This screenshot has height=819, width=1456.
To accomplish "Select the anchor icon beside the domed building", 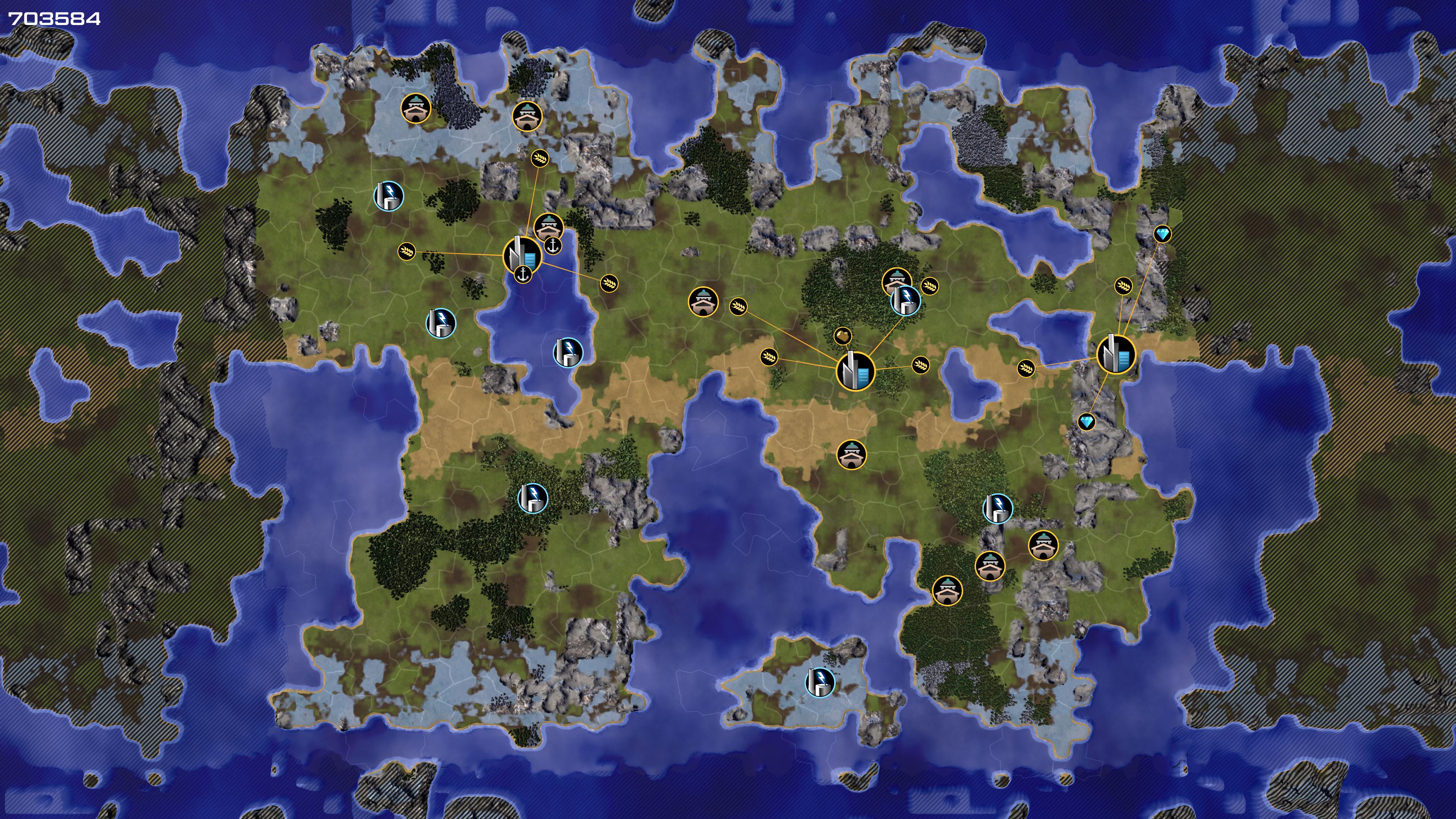I will coord(553,245).
